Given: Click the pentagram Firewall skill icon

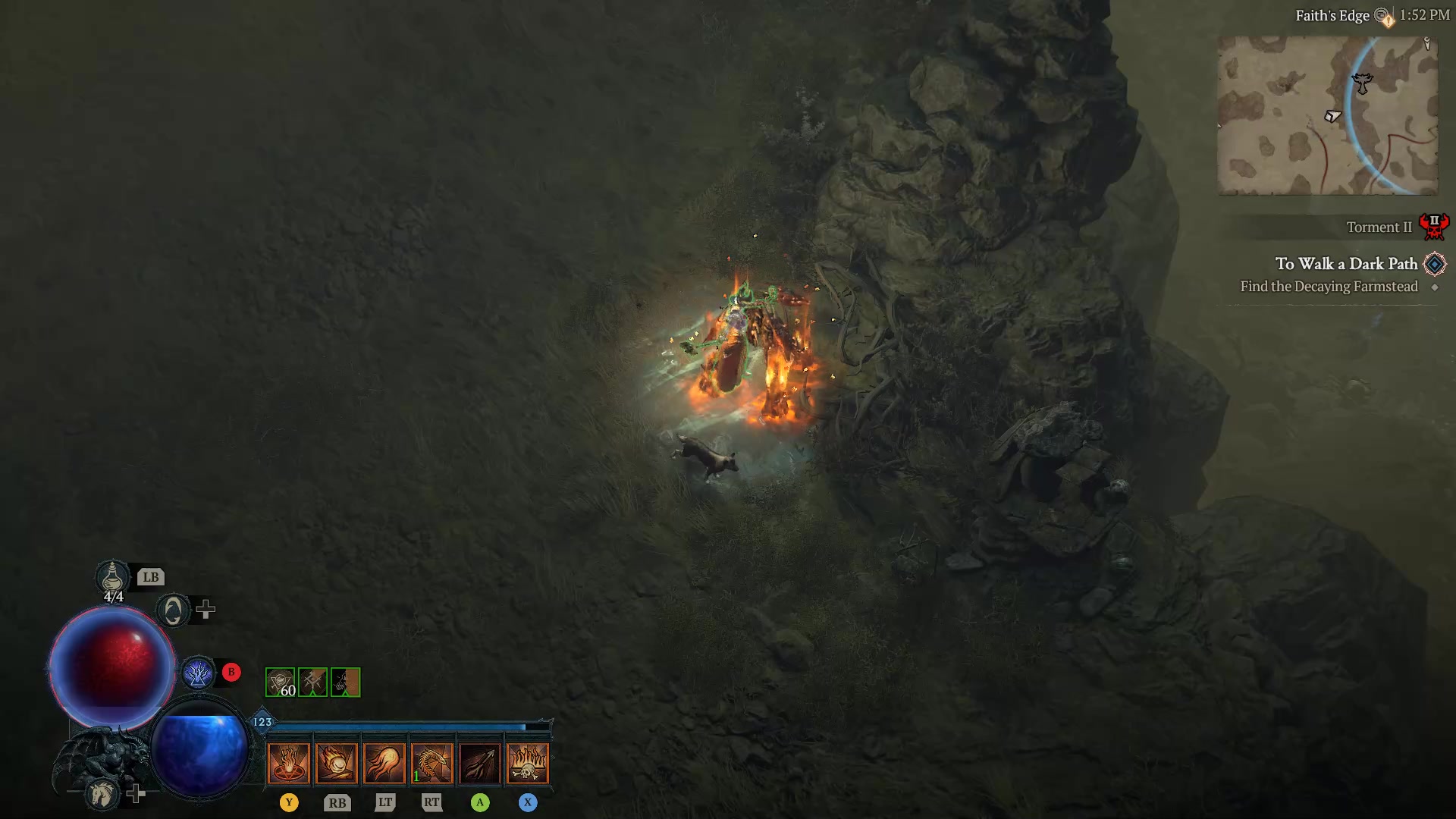Looking at the screenshot, I should pos(290,762).
